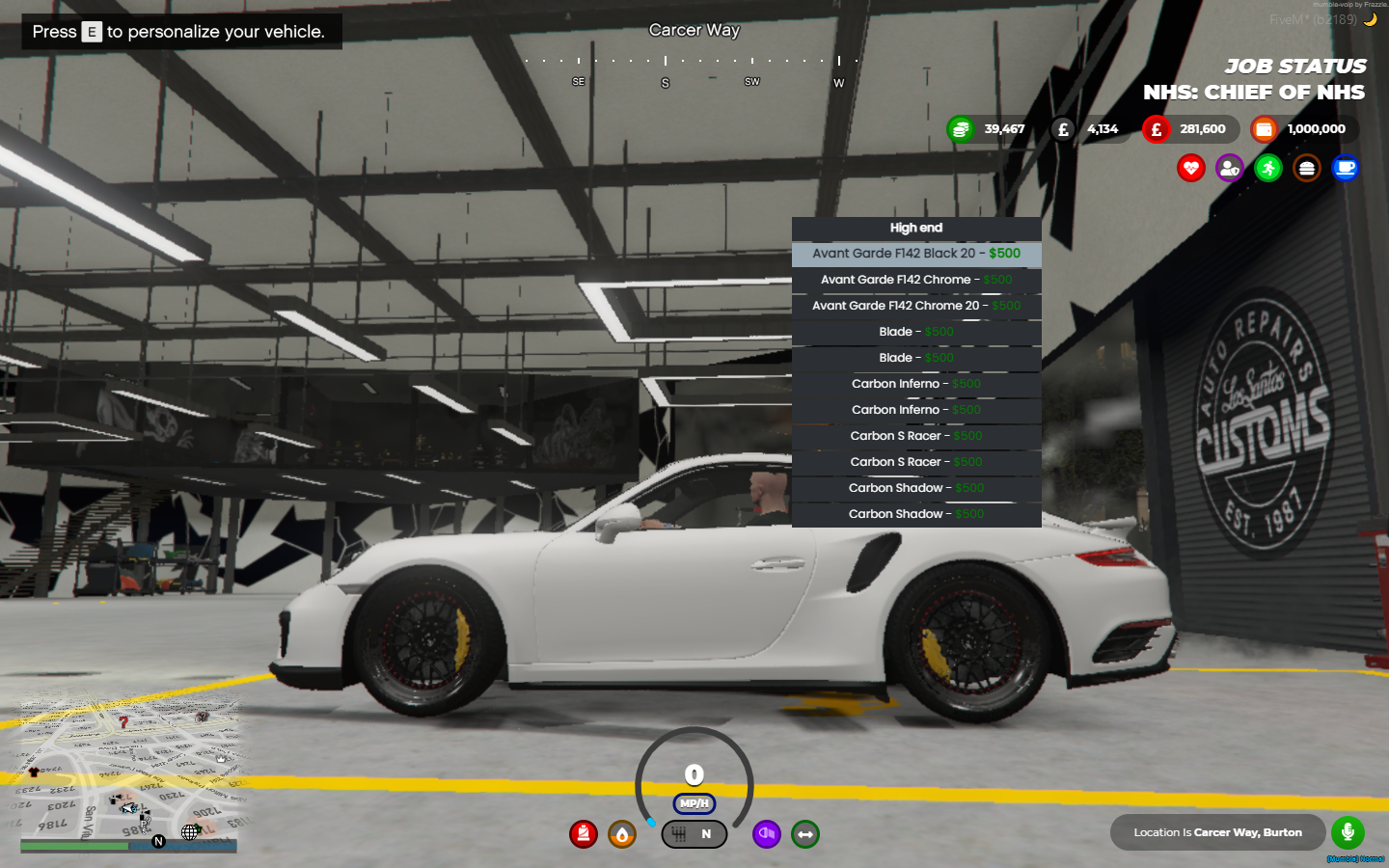Toggle the green seatbelt arrows indicator
Image resolution: width=1389 pixels, height=868 pixels.
[x=805, y=834]
